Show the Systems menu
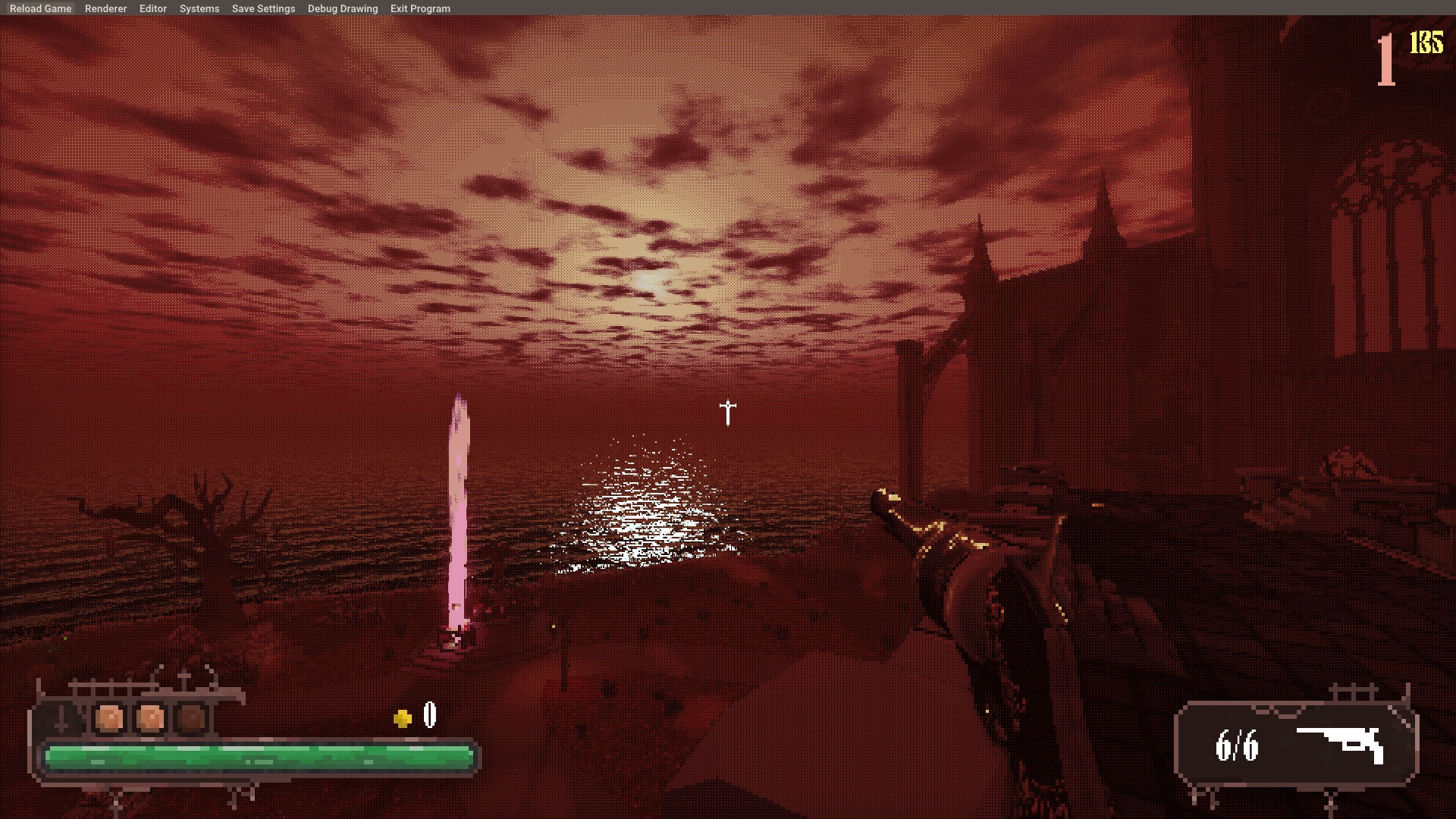The width and height of the screenshot is (1456, 819). coord(199,8)
